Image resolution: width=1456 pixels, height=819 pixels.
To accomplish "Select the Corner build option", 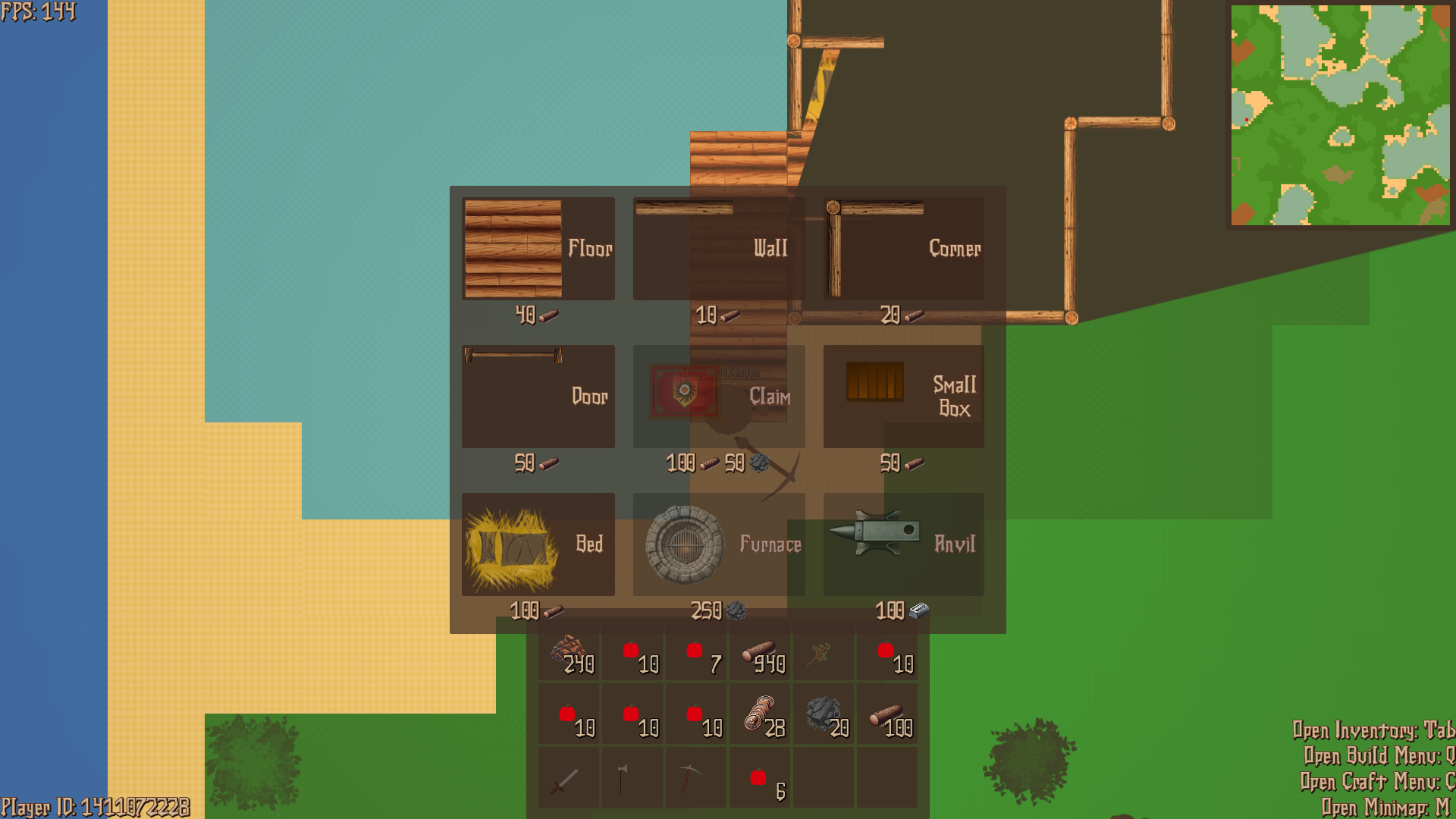I will [902, 247].
